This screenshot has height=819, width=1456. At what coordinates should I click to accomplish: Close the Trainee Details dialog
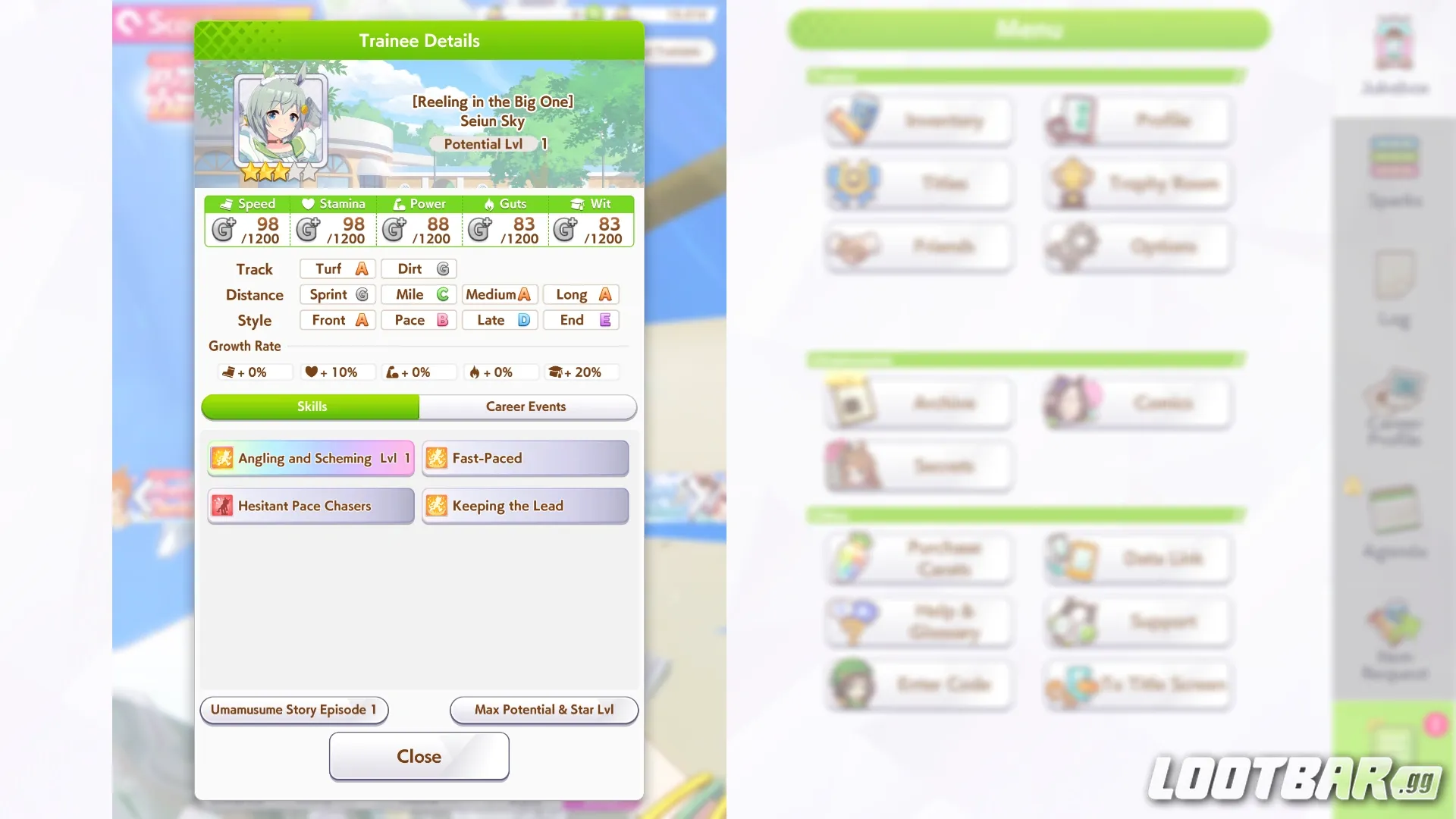pos(419,756)
